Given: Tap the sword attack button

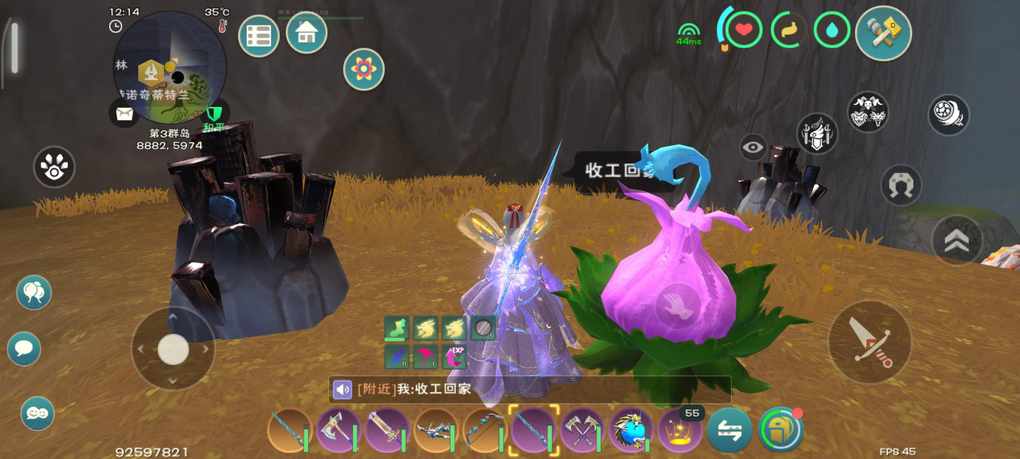Looking at the screenshot, I should (869, 342).
